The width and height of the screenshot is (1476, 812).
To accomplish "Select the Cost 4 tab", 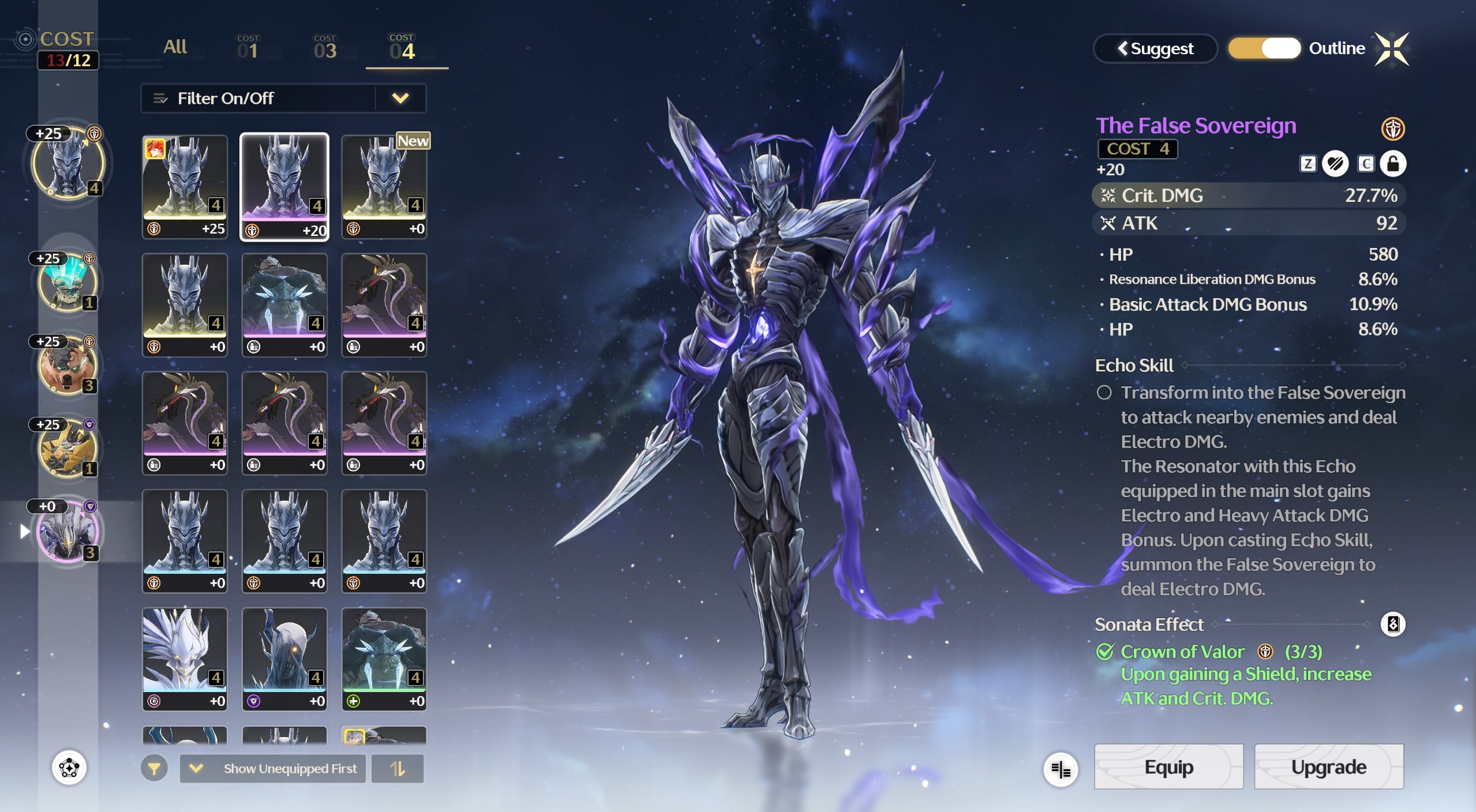I will pyautogui.click(x=402, y=48).
